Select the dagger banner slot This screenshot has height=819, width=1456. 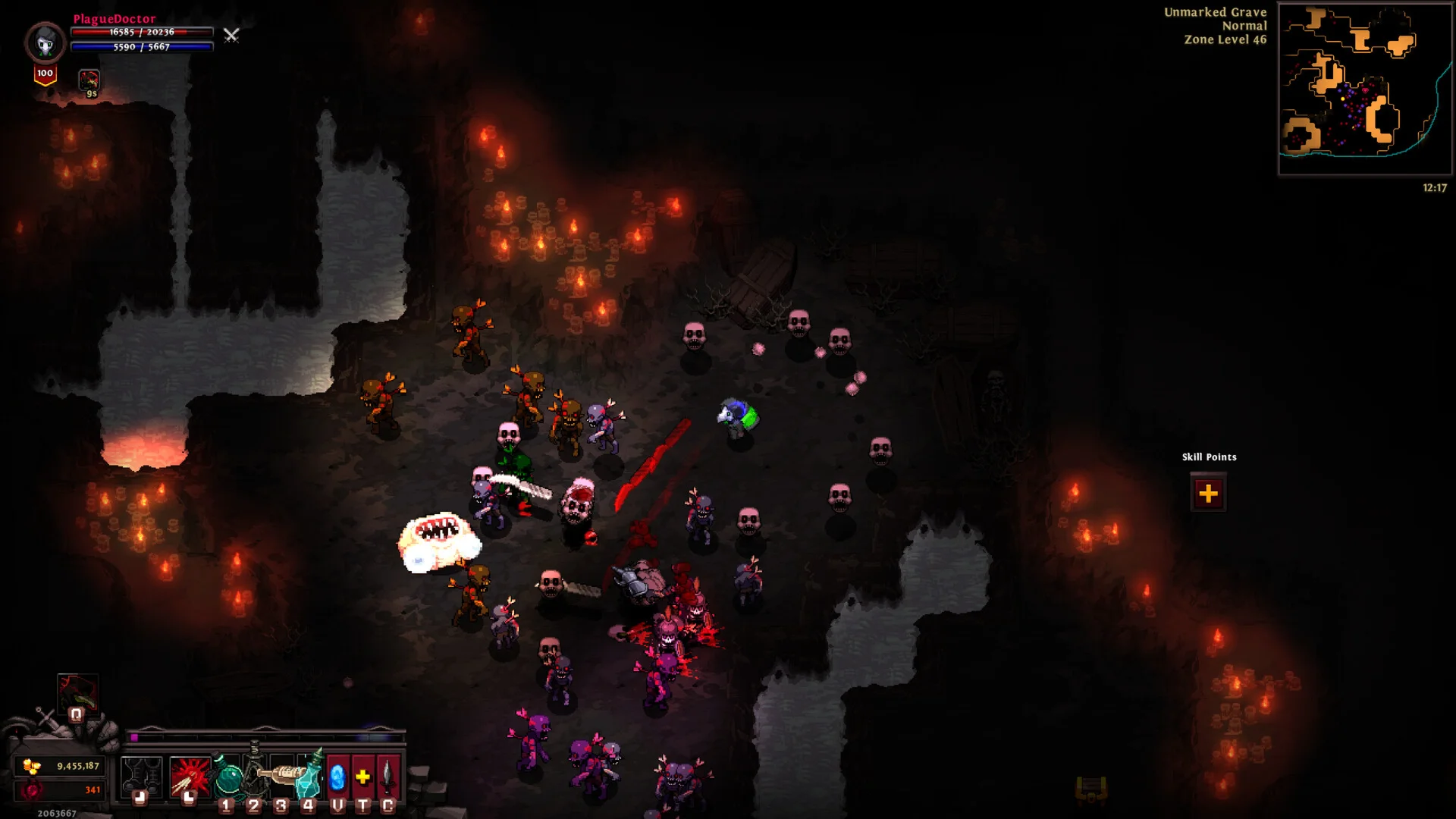click(x=388, y=777)
